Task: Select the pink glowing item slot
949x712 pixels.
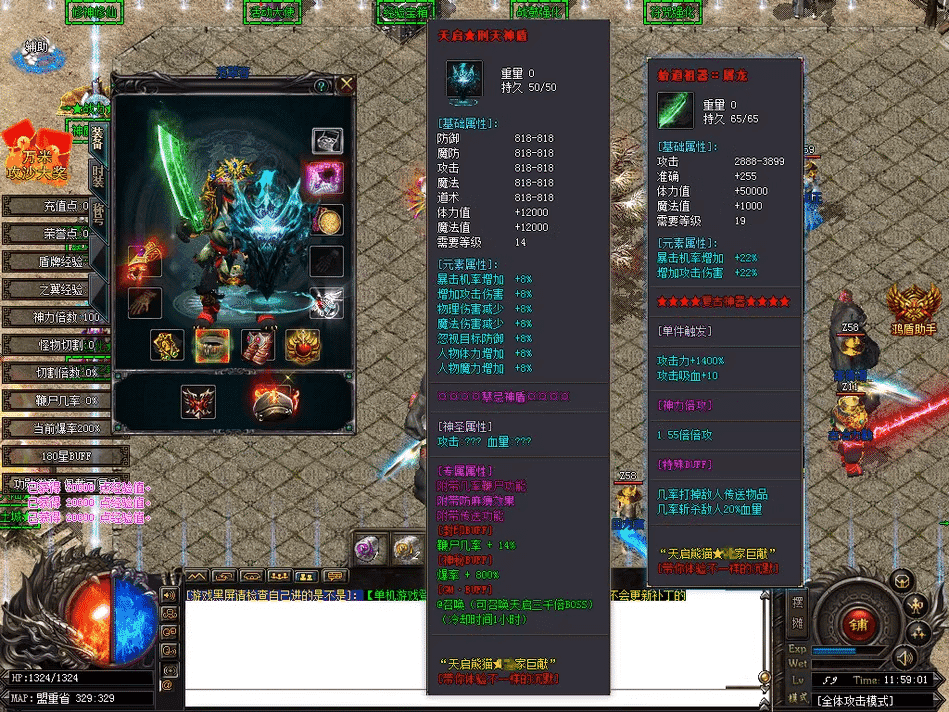Action: [327, 179]
